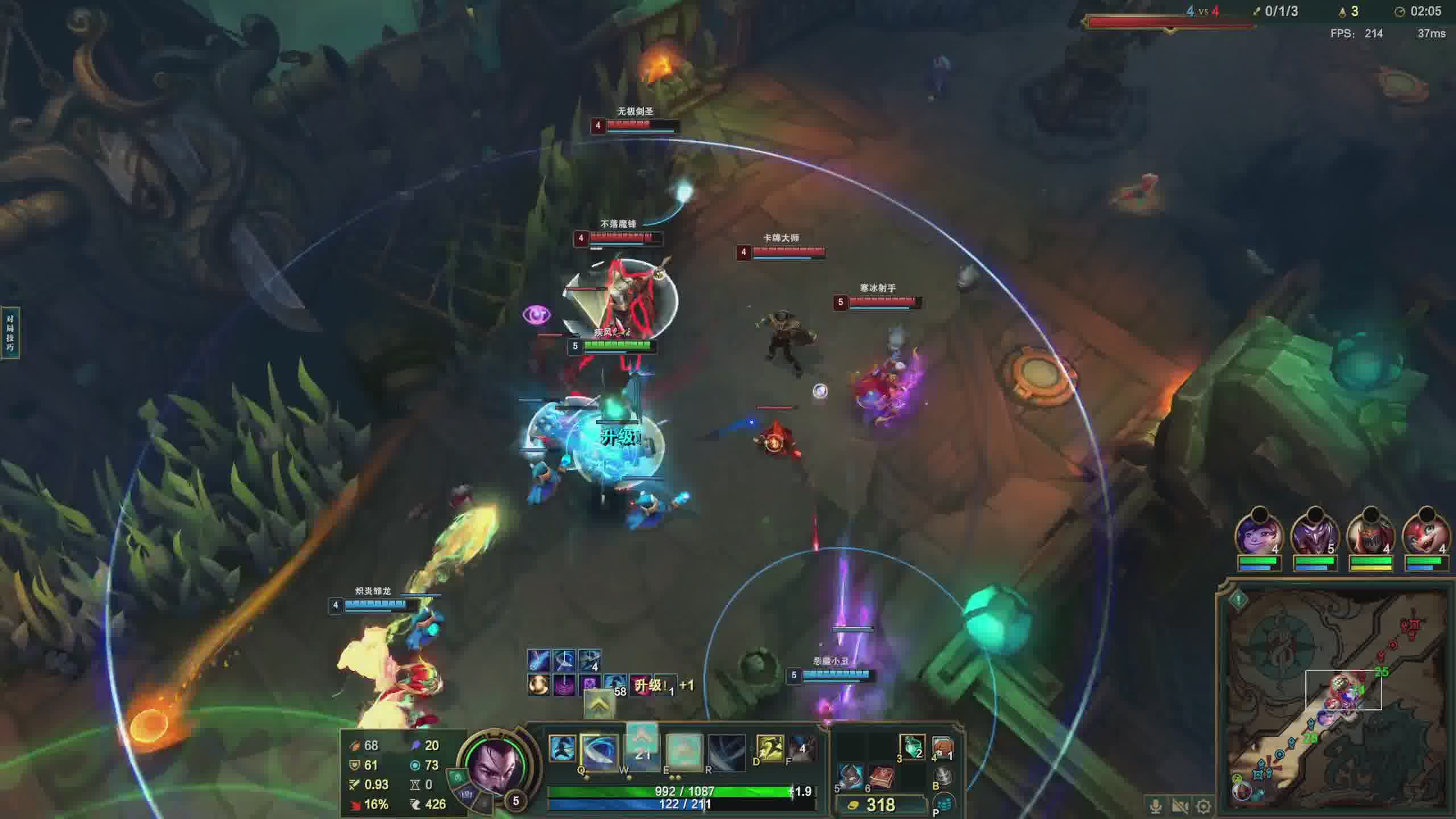Open the match tips tab on left edge

click(x=10, y=333)
